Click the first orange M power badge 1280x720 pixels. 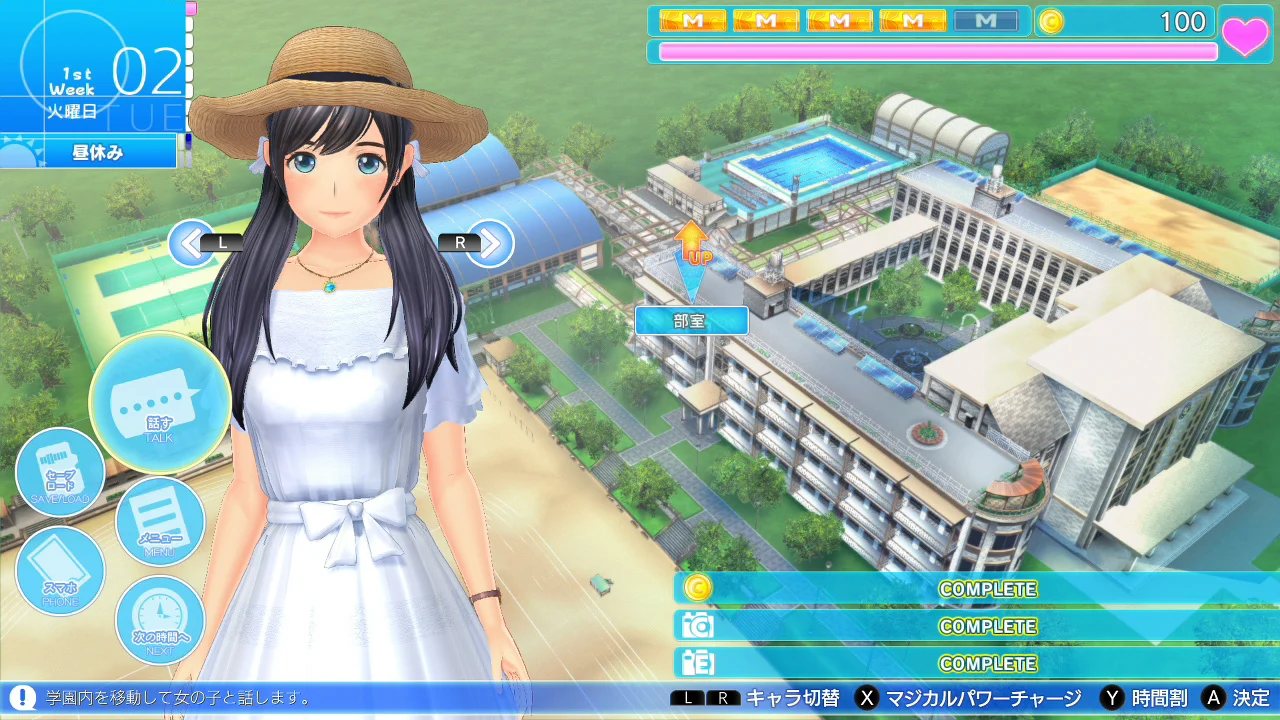point(693,18)
